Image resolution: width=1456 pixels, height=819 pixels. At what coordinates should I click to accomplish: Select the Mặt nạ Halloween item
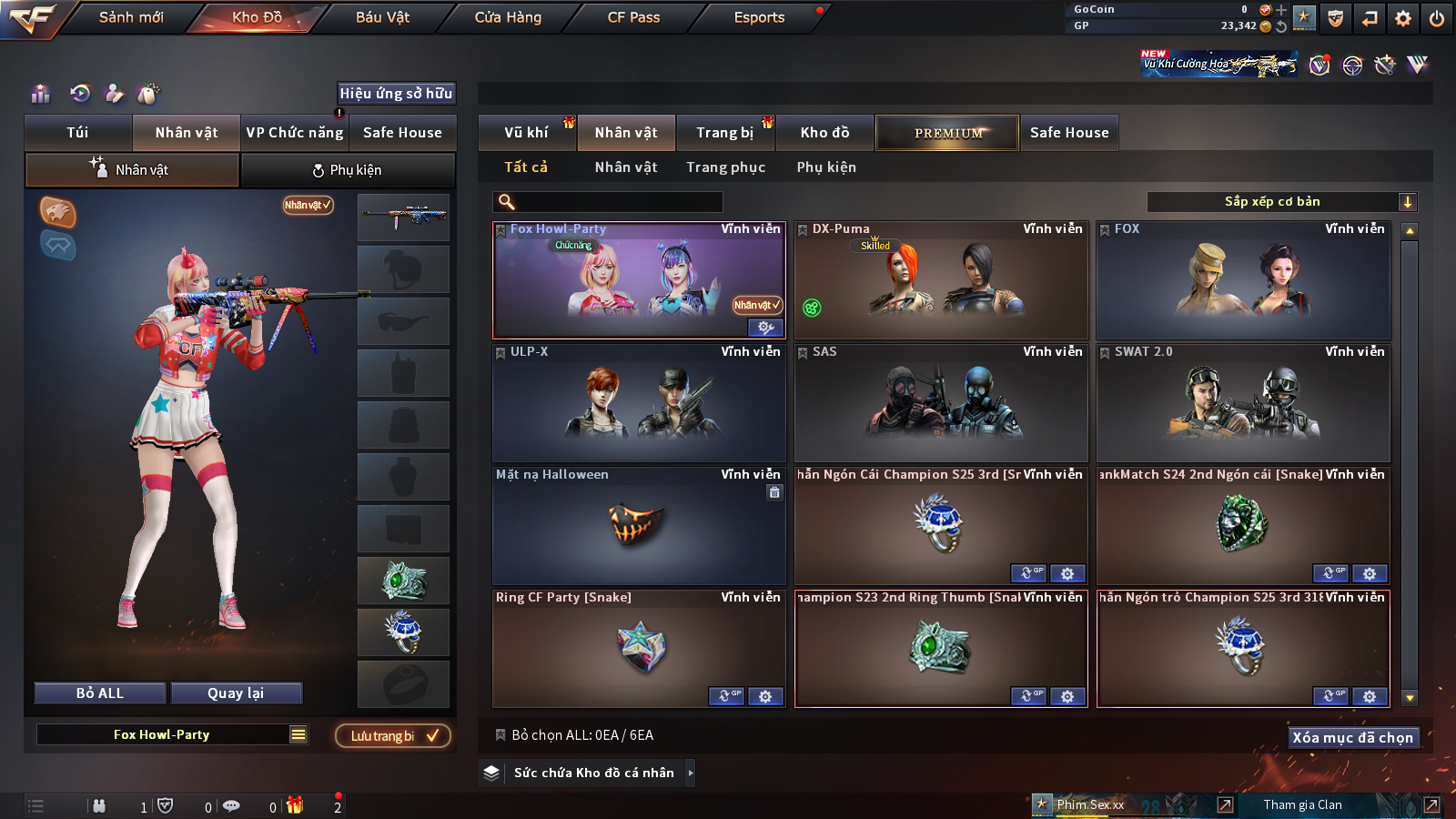[x=639, y=526]
